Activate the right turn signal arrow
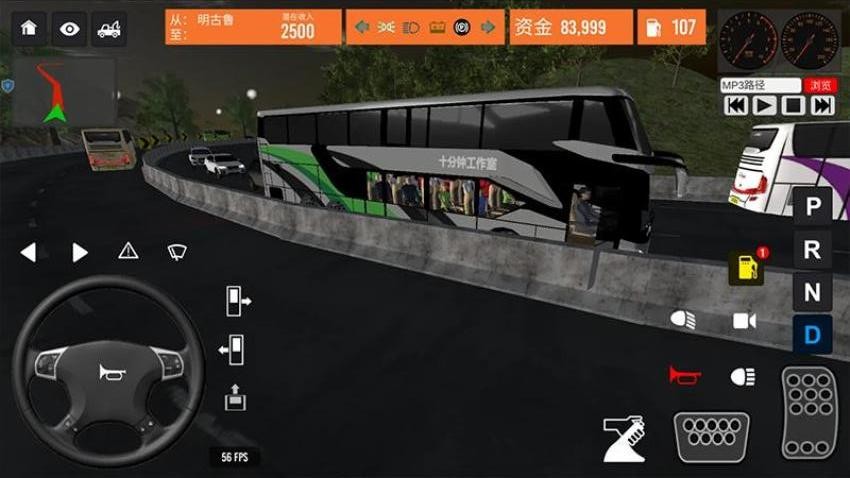 [x=80, y=252]
